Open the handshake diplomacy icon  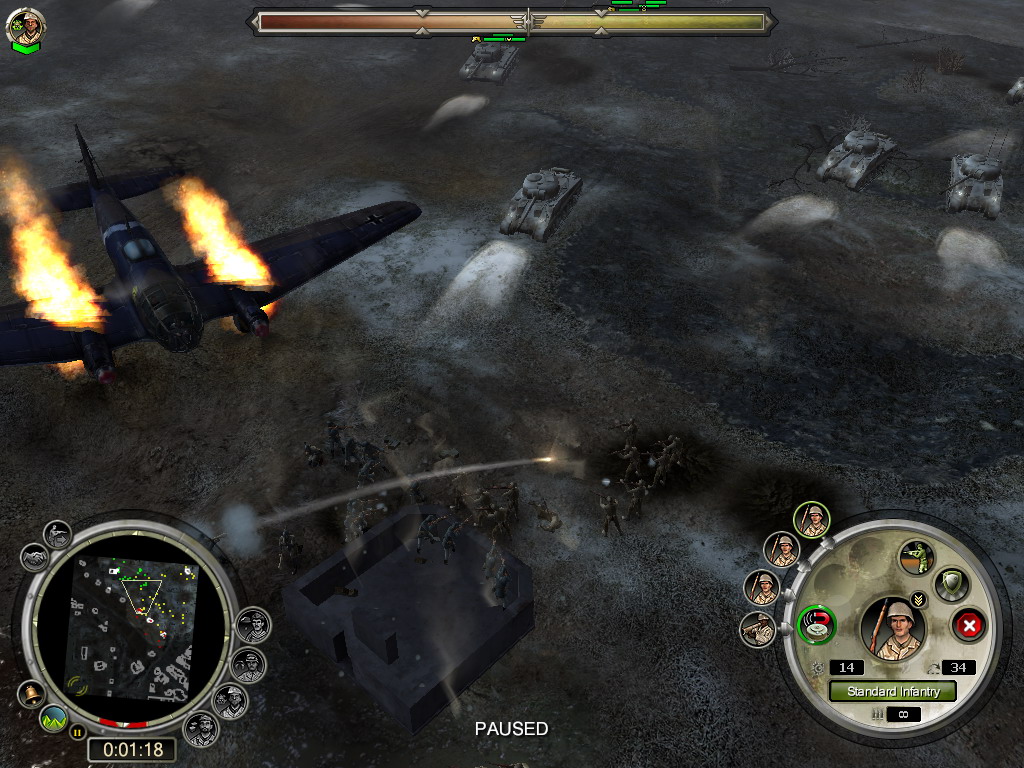pyautogui.click(x=34, y=556)
